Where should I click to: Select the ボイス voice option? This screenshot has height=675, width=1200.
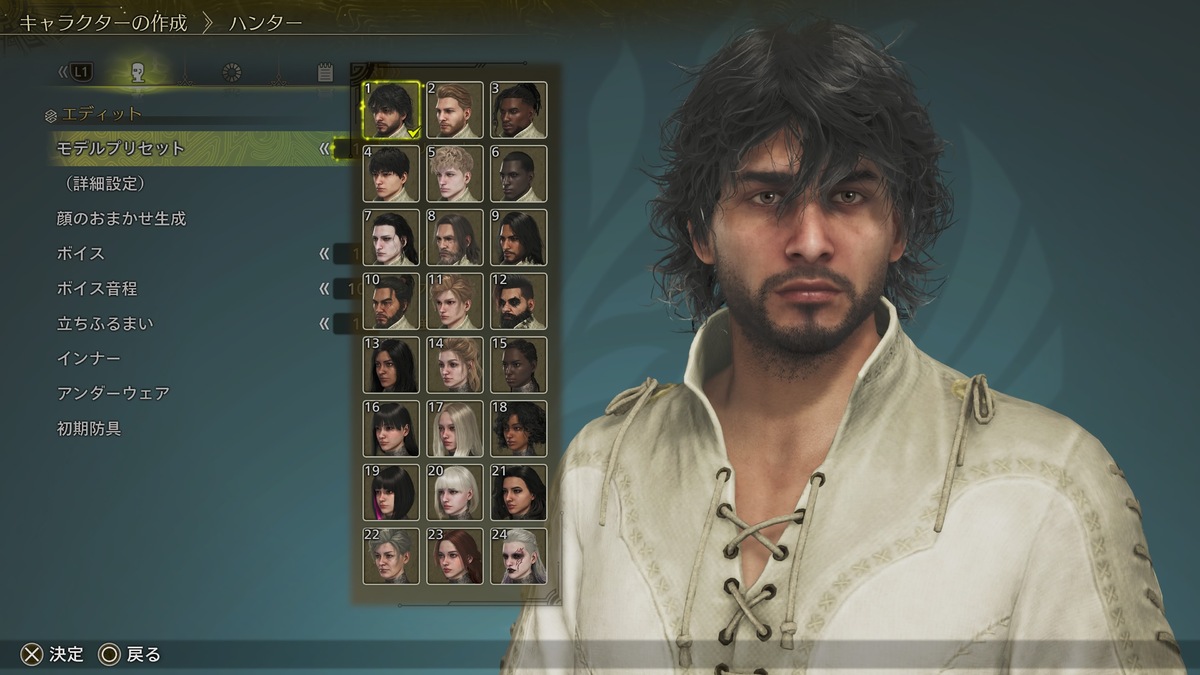81,253
